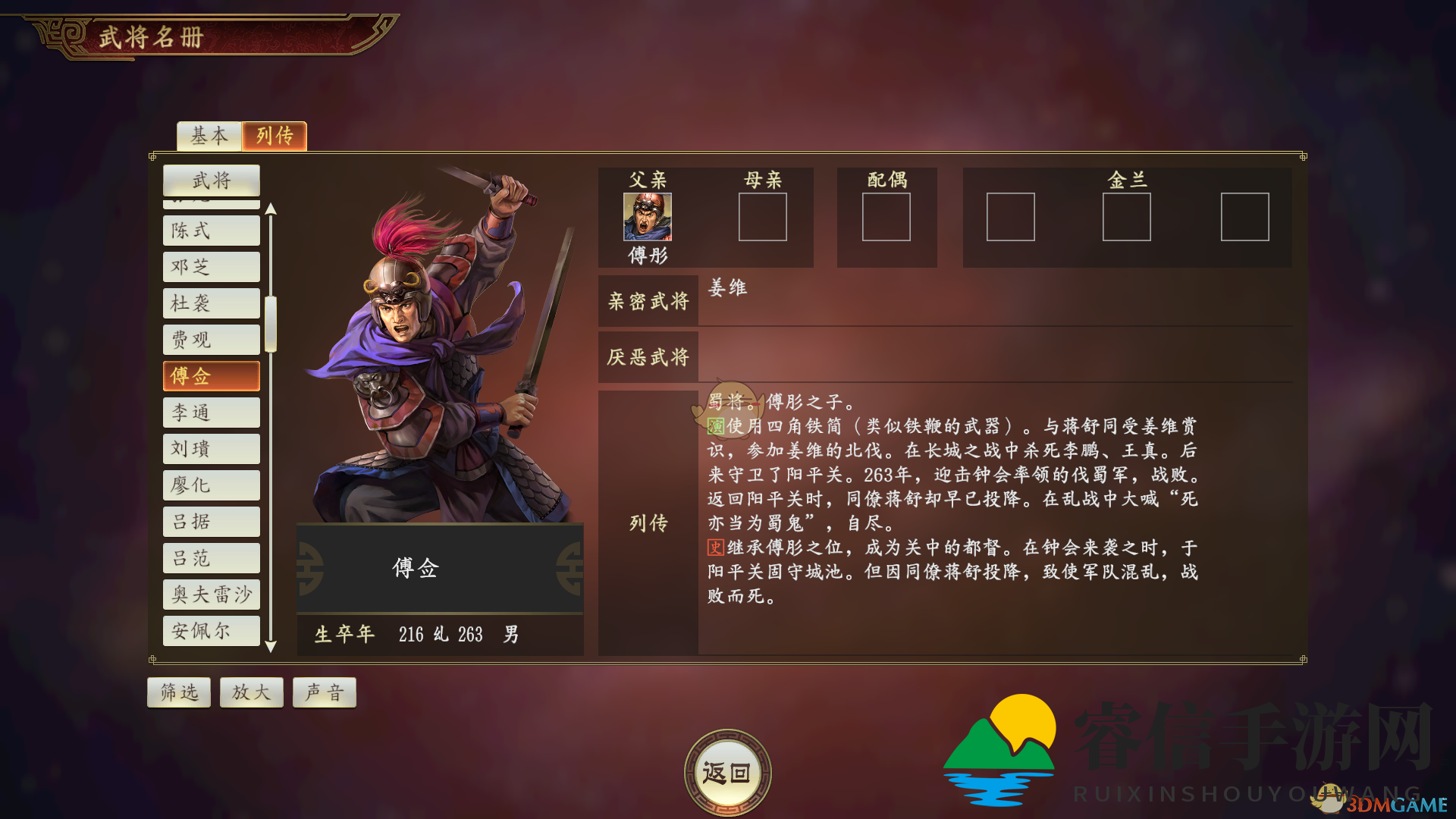The image size is (1456, 819).
Task: Click the 放大 enlarge button
Action: (251, 692)
